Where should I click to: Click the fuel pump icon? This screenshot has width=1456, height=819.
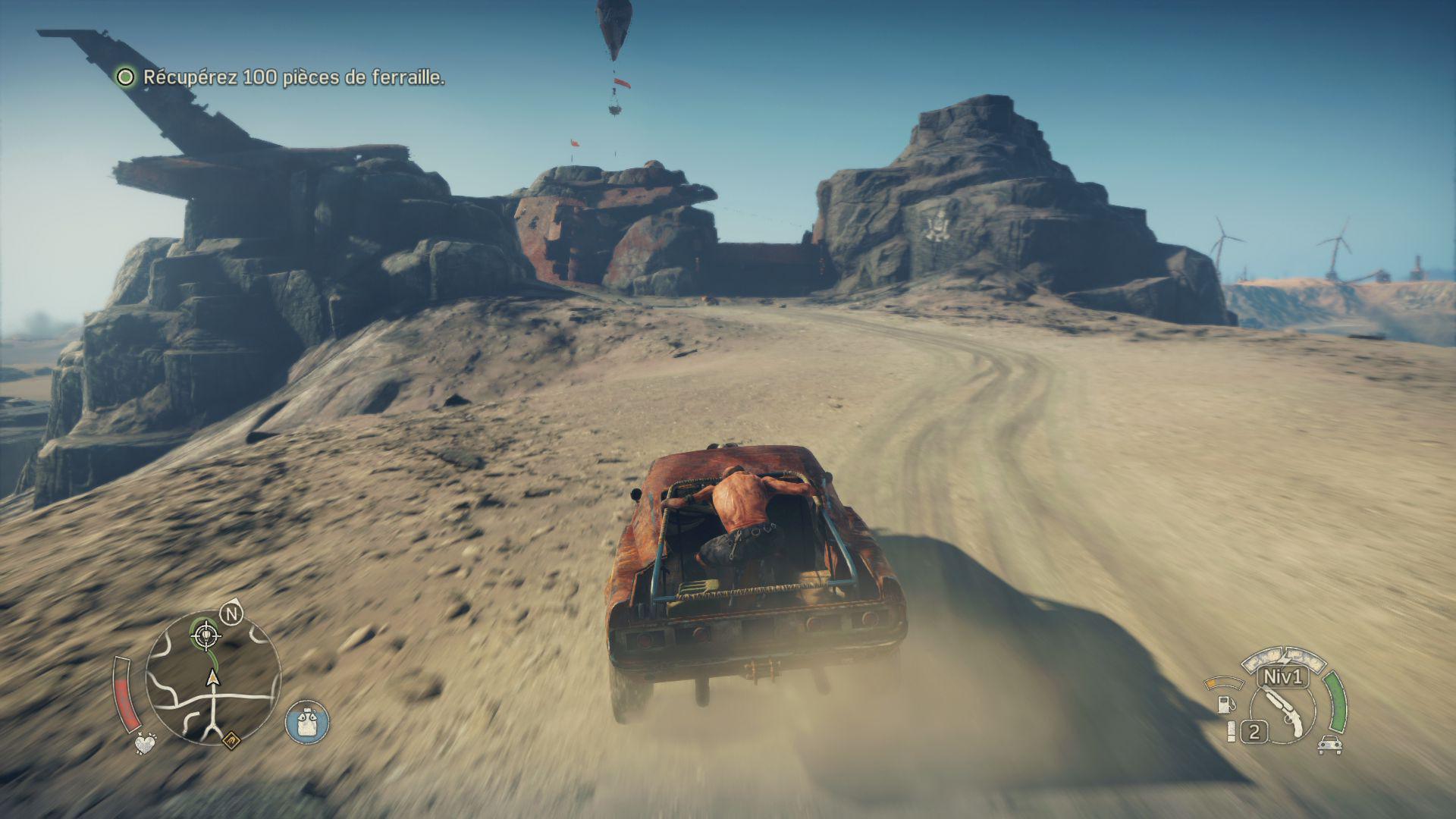[1225, 703]
